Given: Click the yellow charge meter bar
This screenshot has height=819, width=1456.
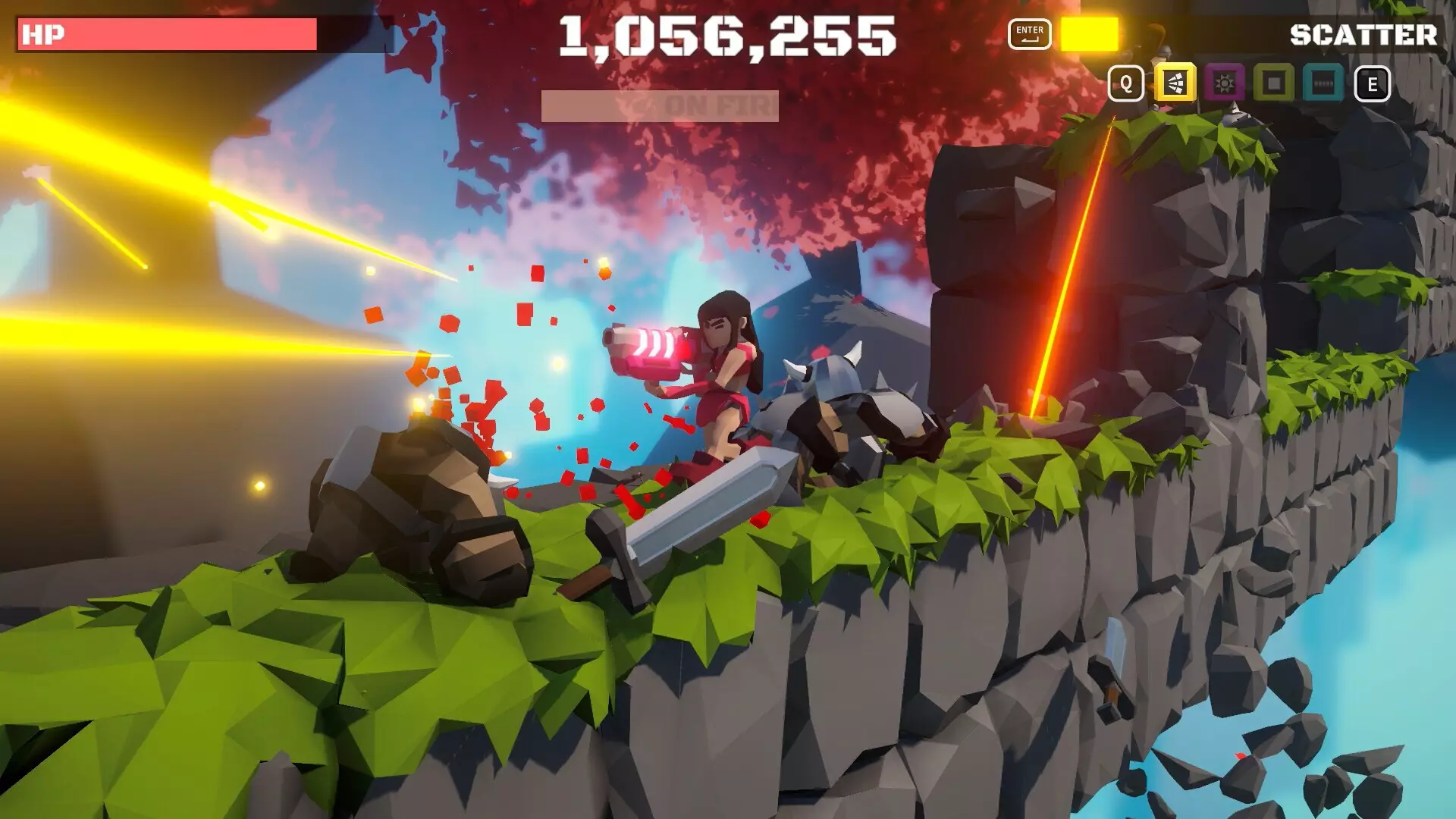Looking at the screenshot, I should 1090,34.
